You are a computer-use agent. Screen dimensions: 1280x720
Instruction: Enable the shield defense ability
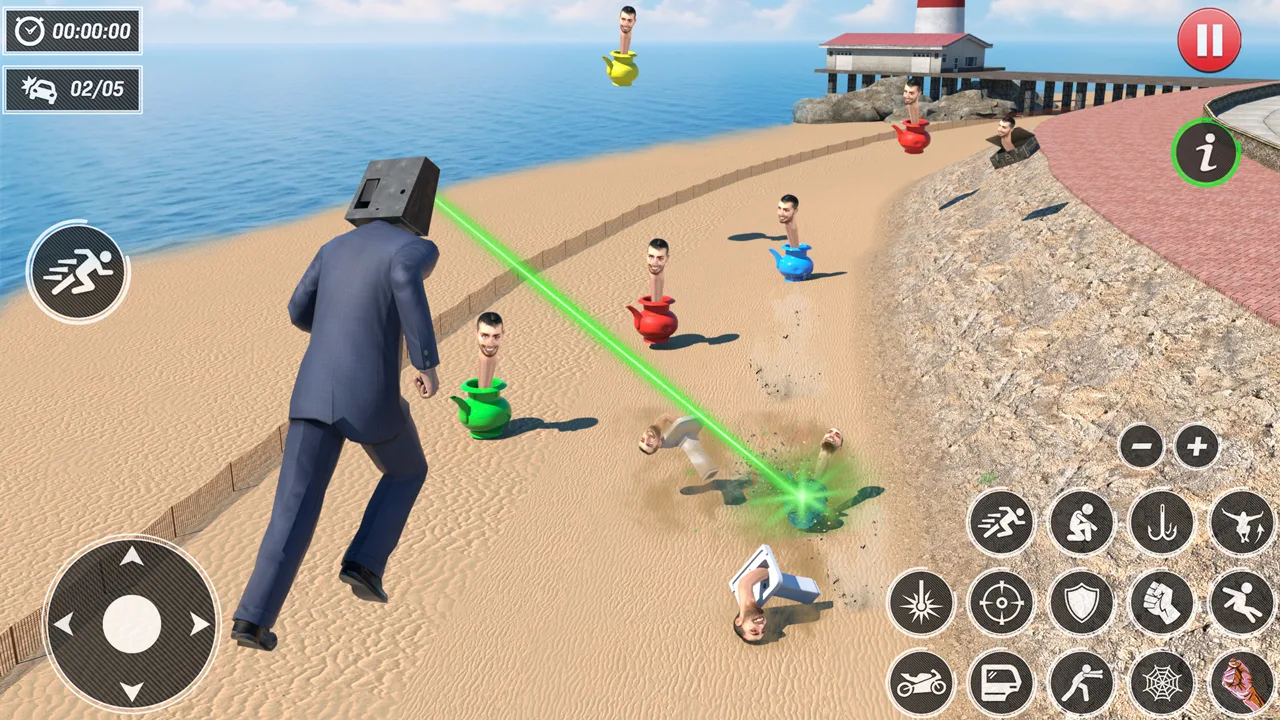coord(1082,603)
